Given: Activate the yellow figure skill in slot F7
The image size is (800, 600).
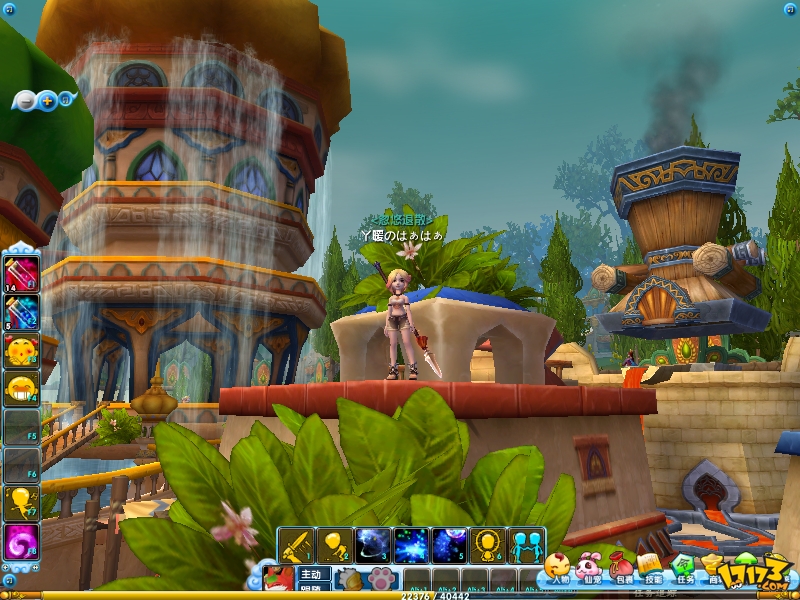Looking at the screenshot, I should point(21,502).
